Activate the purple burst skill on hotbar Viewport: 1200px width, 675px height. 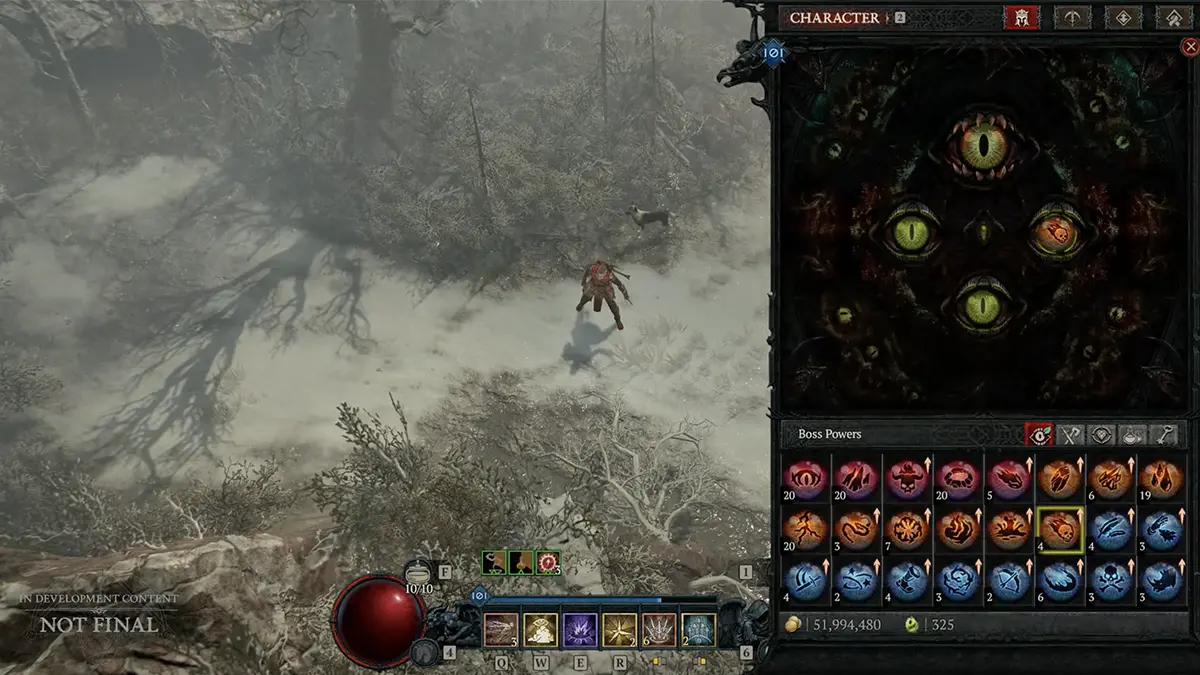point(581,630)
